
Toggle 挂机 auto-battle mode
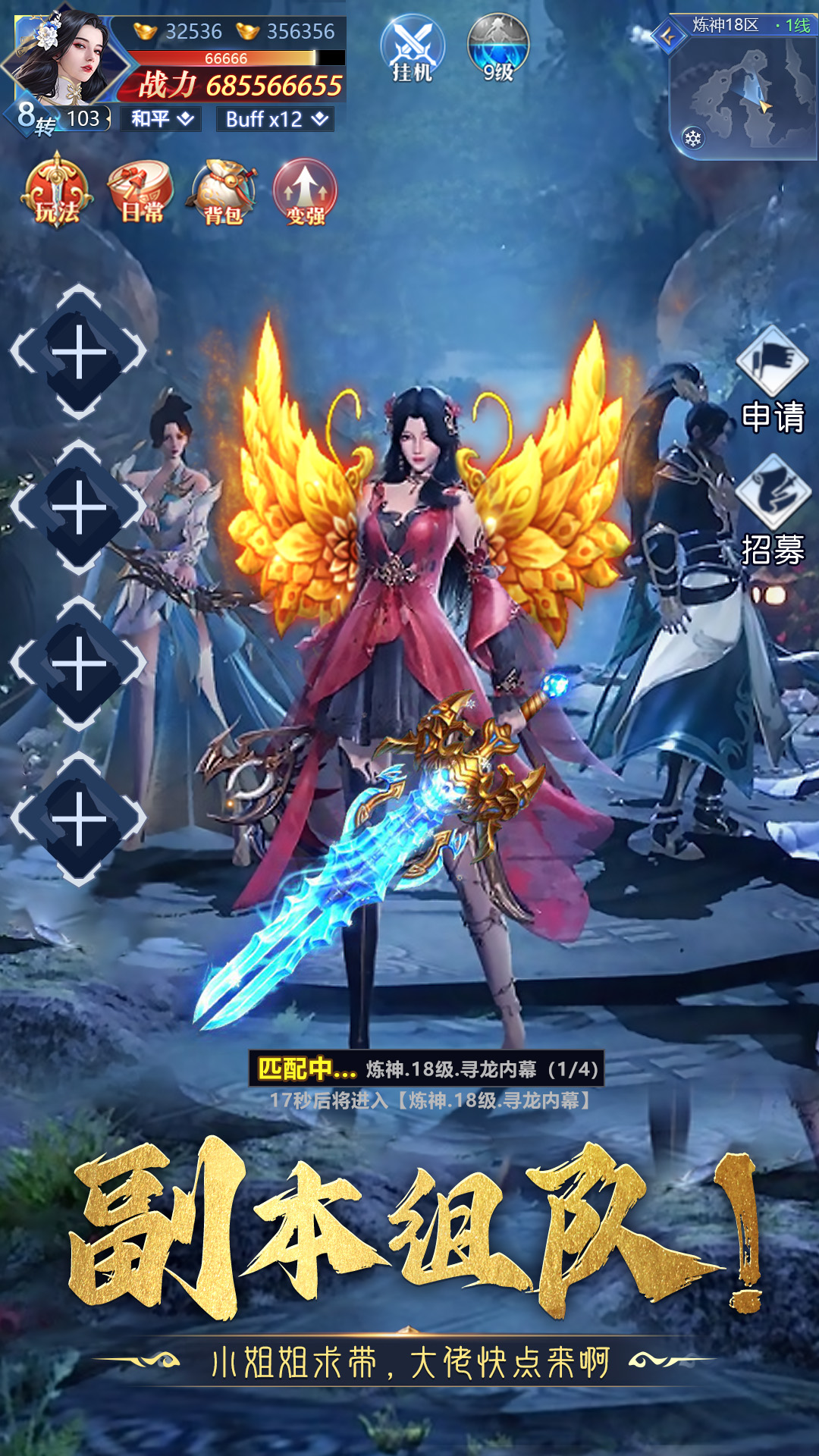(x=412, y=49)
